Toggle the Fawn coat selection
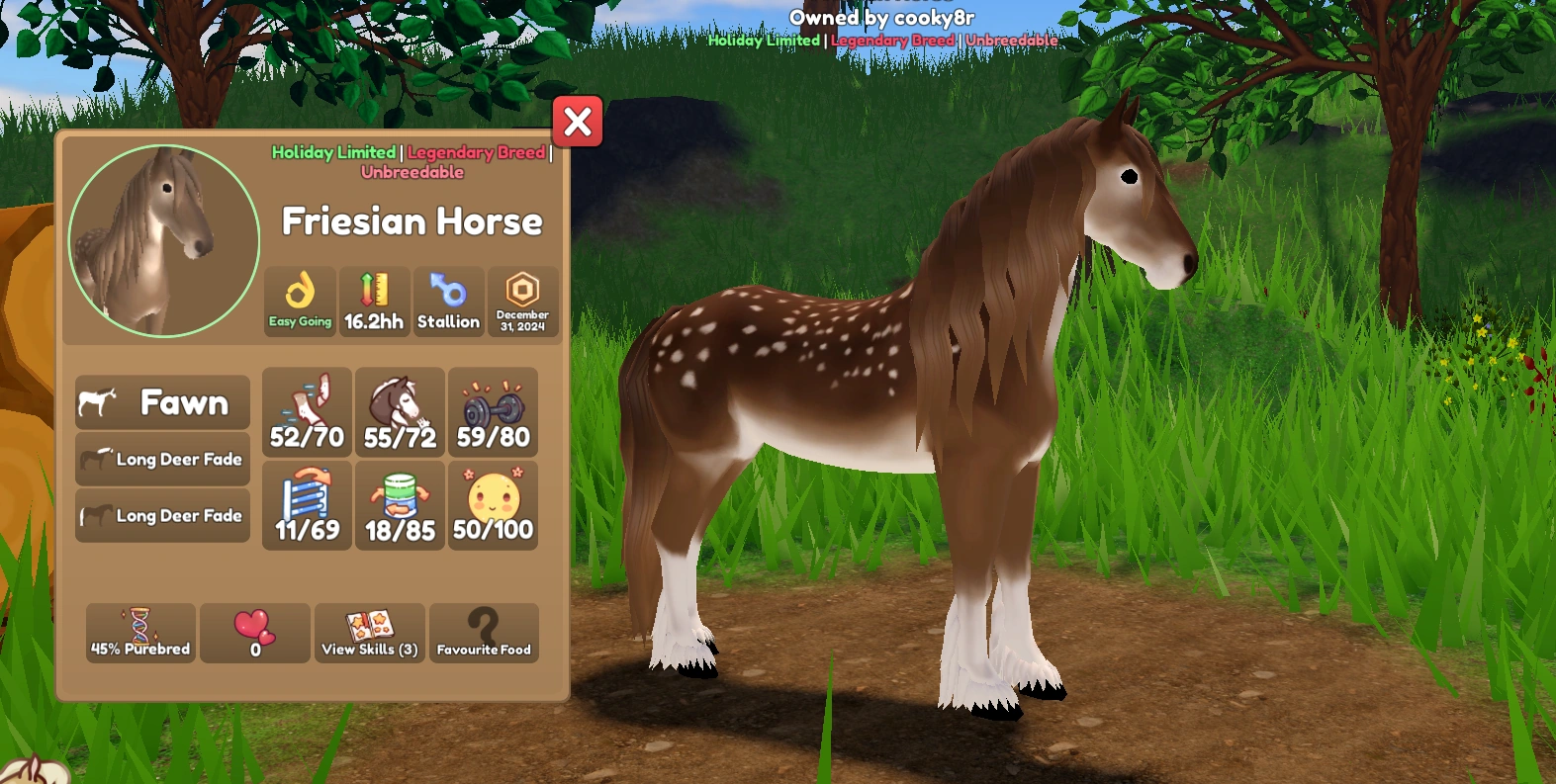The height and width of the screenshot is (784, 1556). click(x=161, y=402)
